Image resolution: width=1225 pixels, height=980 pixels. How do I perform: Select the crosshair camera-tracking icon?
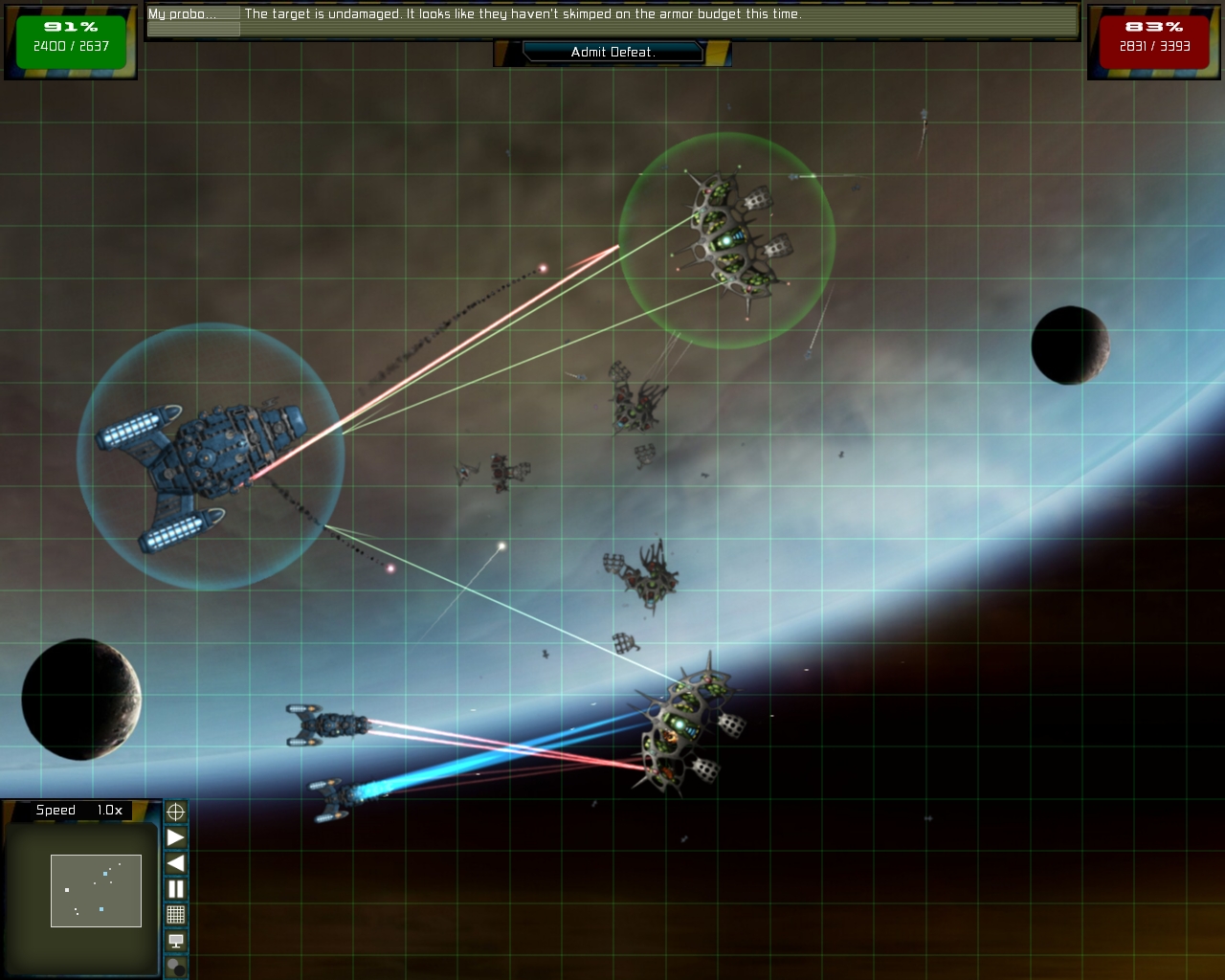[174, 813]
